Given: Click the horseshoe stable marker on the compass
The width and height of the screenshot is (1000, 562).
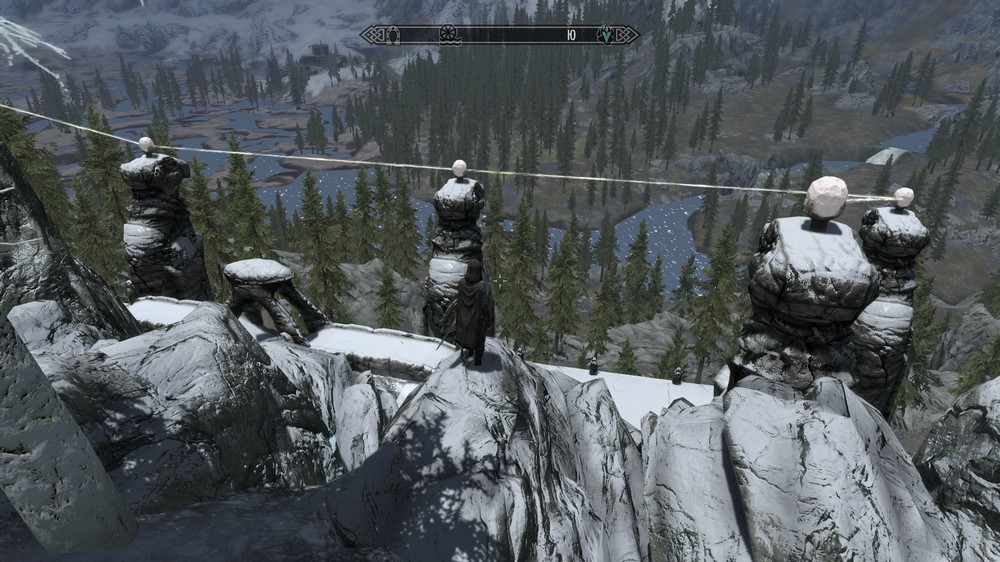Looking at the screenshot, I should (x=393, y=35).
